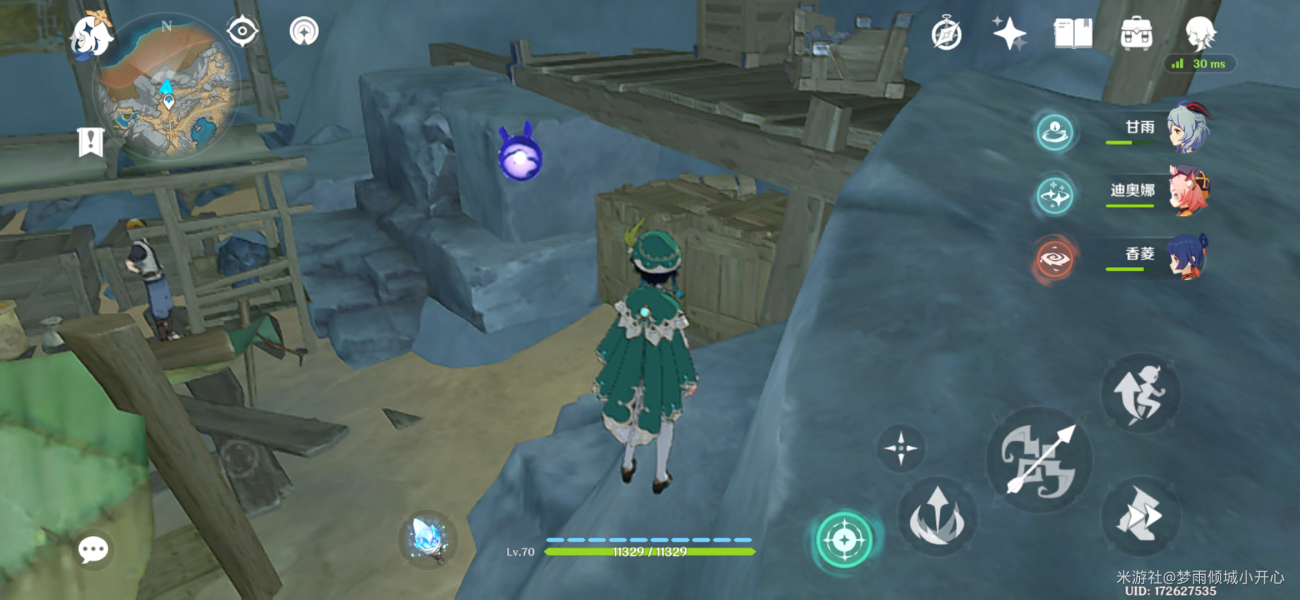The image size is (1300, 600).
Task: Open the Wish star icon
Action: [1009, 34]
